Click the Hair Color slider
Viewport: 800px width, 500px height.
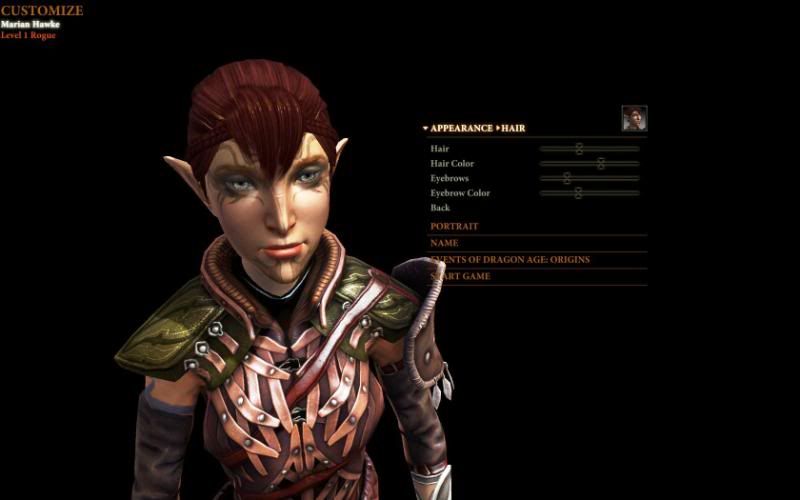pos(601,164)
